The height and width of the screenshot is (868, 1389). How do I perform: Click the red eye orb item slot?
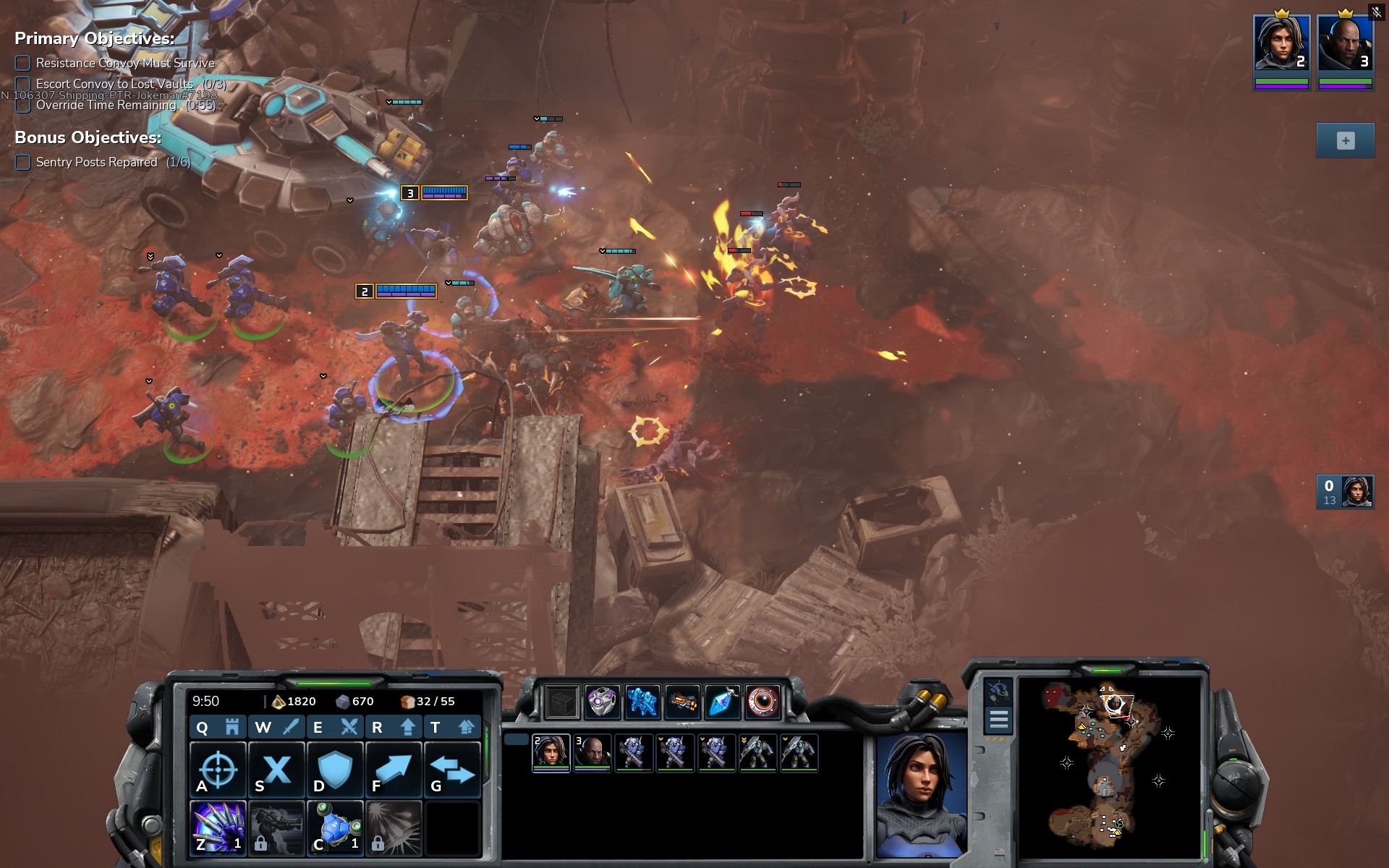[x=763, y=701]
